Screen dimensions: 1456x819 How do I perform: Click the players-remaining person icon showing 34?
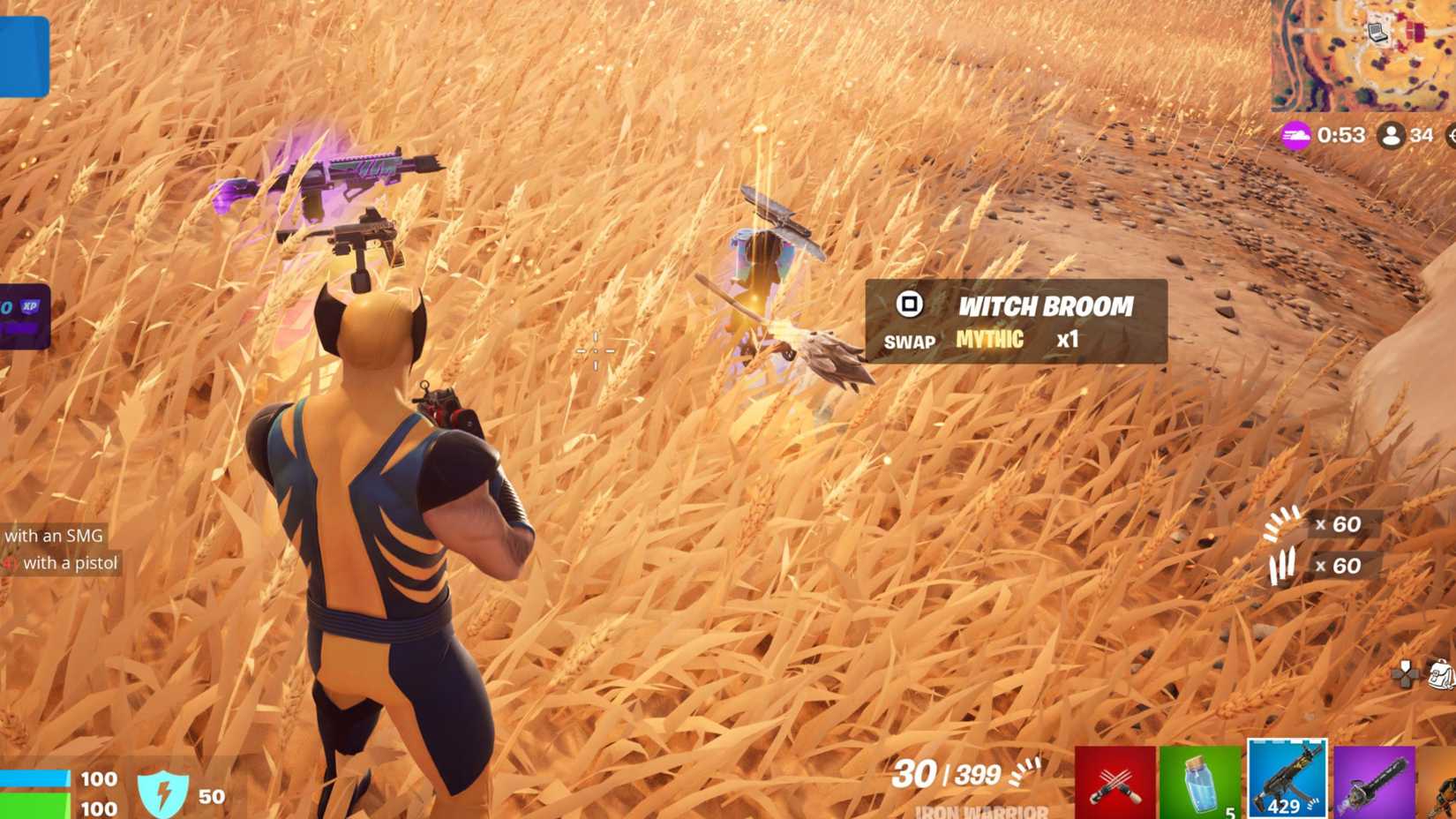(1391, 136)
